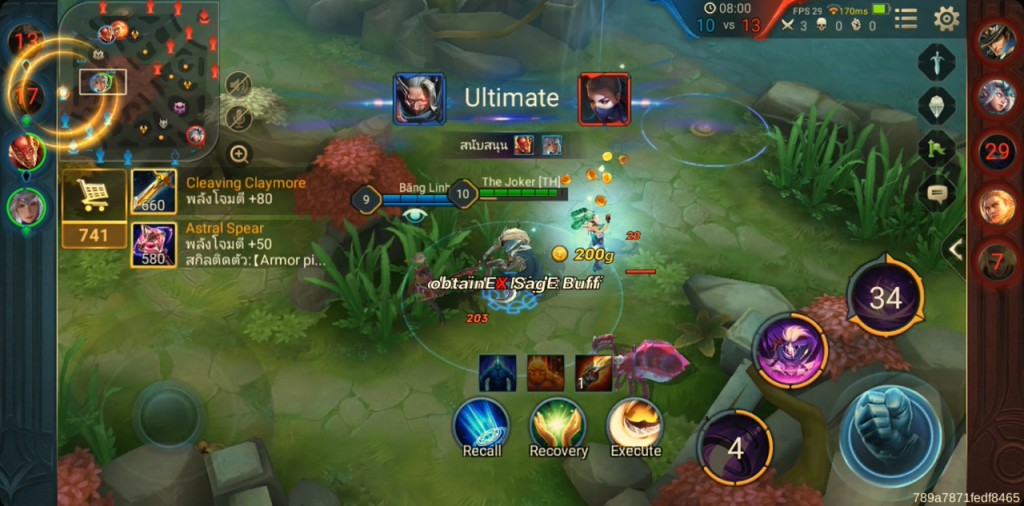Open the Settings gear
This screenshot has height=506, width=1024.
click(946, 18)
